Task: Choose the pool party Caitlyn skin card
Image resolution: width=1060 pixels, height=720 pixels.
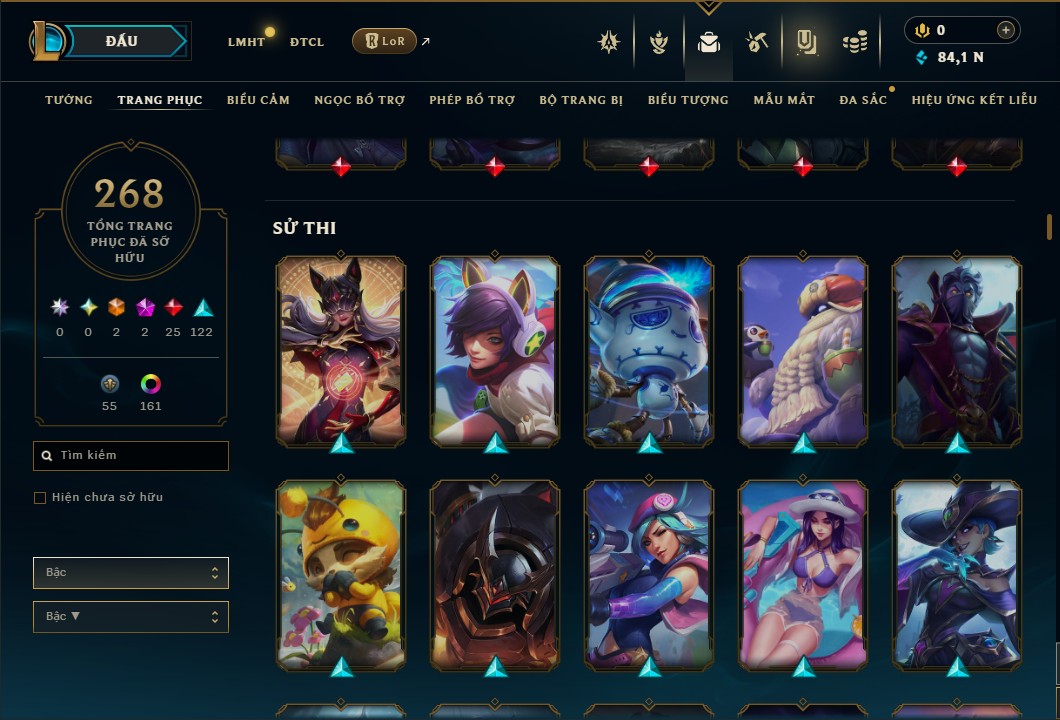Action: [803, 574]
